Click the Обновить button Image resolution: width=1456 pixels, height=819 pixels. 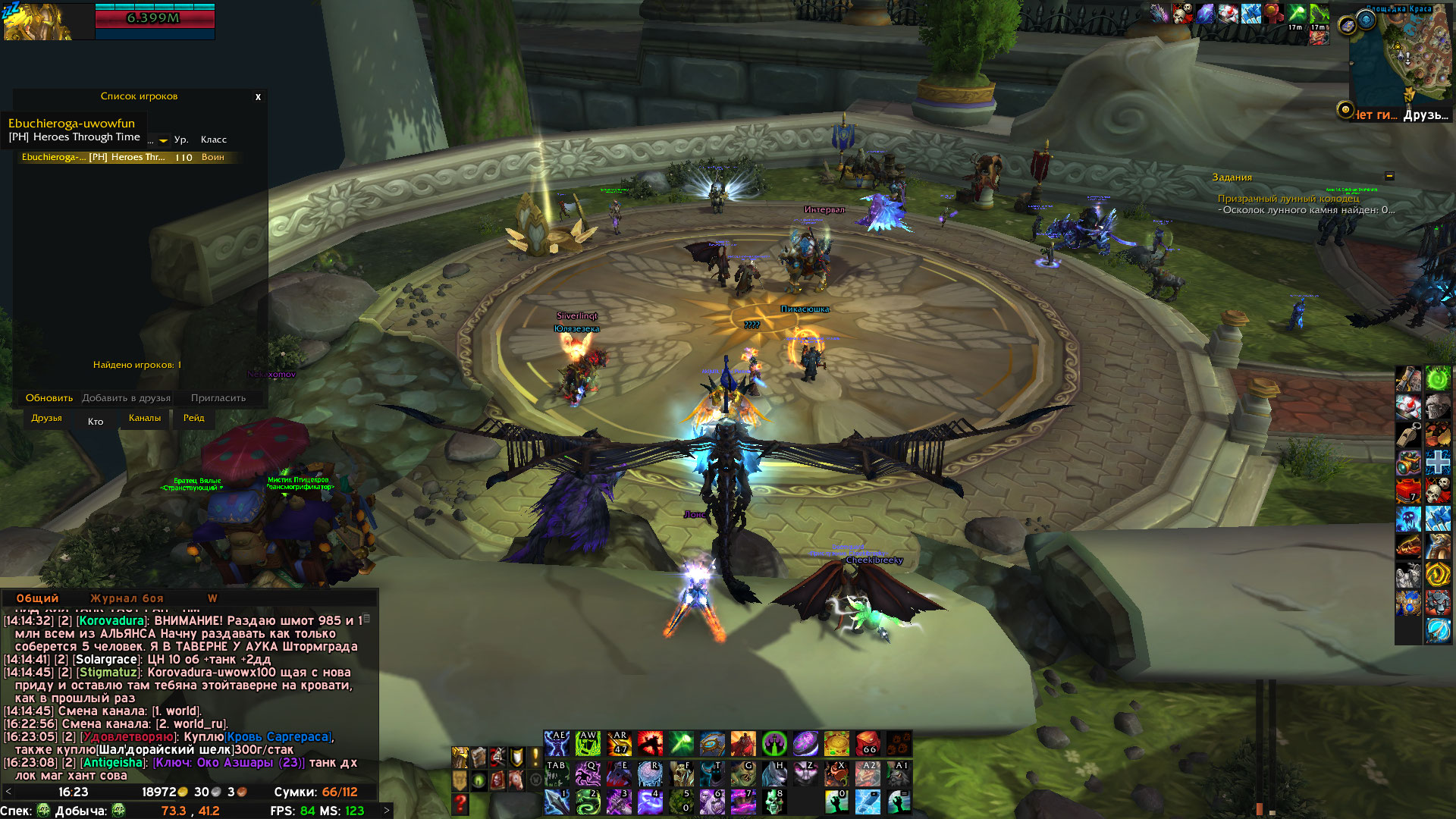[49, 398]
